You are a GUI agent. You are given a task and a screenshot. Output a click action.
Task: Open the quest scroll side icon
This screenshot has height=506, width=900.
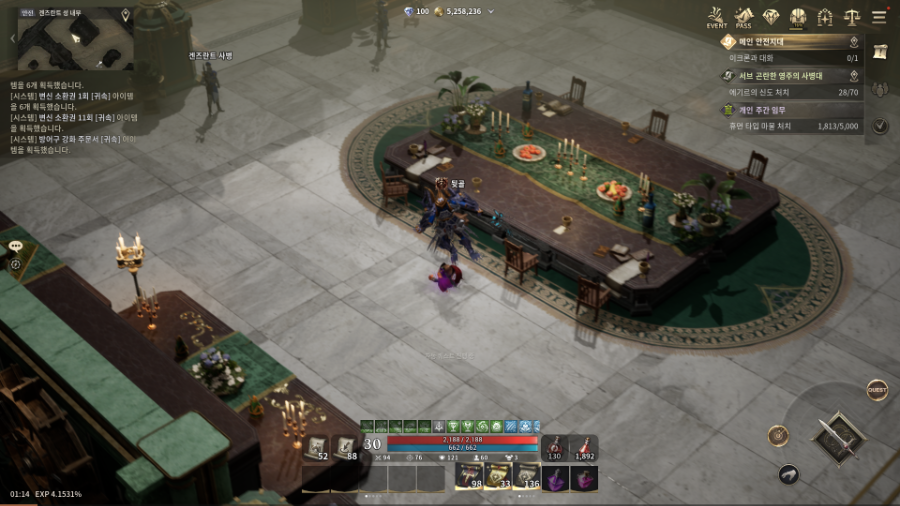click(x=880, y=52)
